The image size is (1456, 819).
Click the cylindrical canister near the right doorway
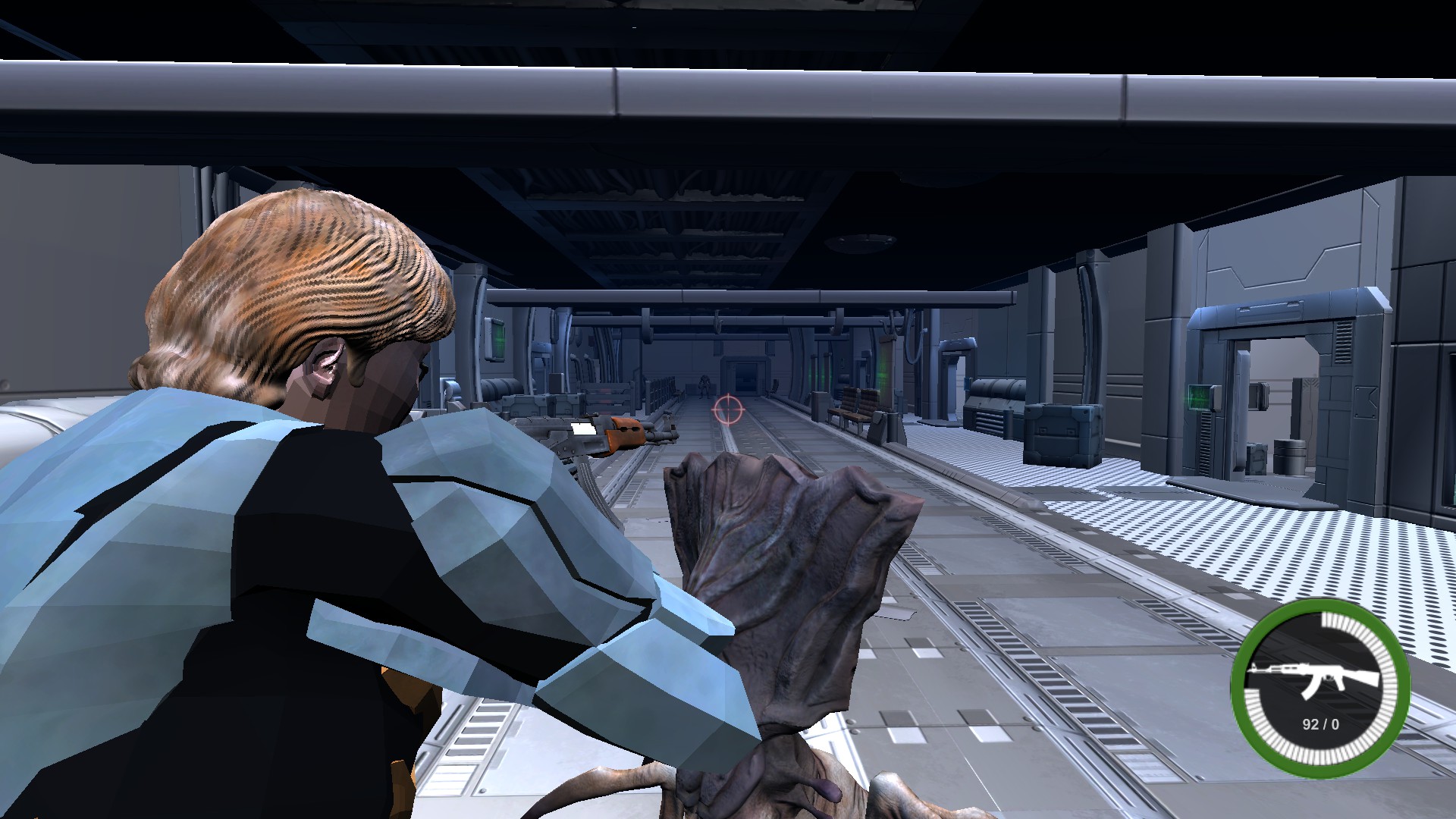(x=1289, y=455)
